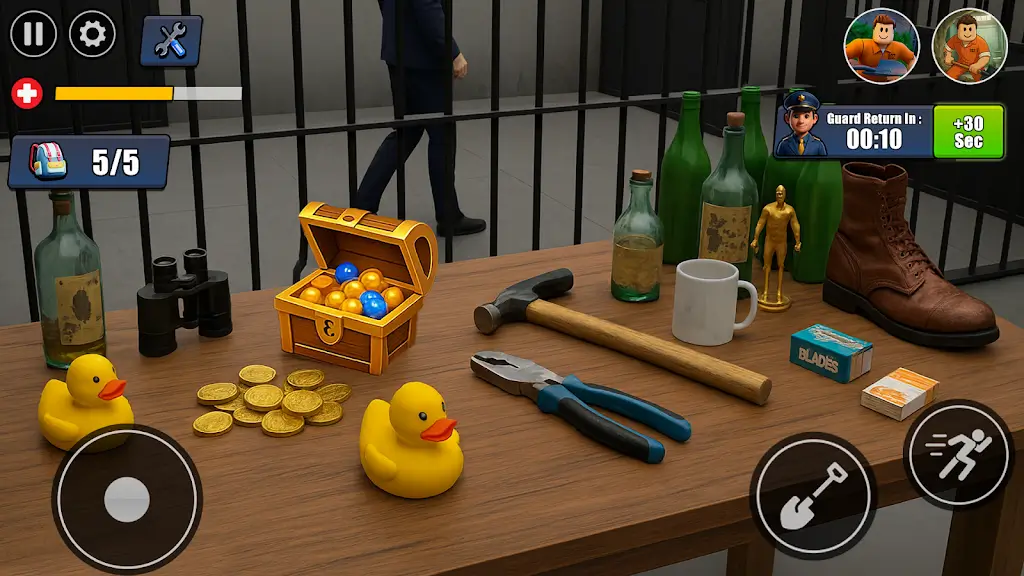Select the orange-jumpsuit prisoner portrait
Image resolution: width=1024 pixels, height=576 pixels.
click(x=968, y=46)
